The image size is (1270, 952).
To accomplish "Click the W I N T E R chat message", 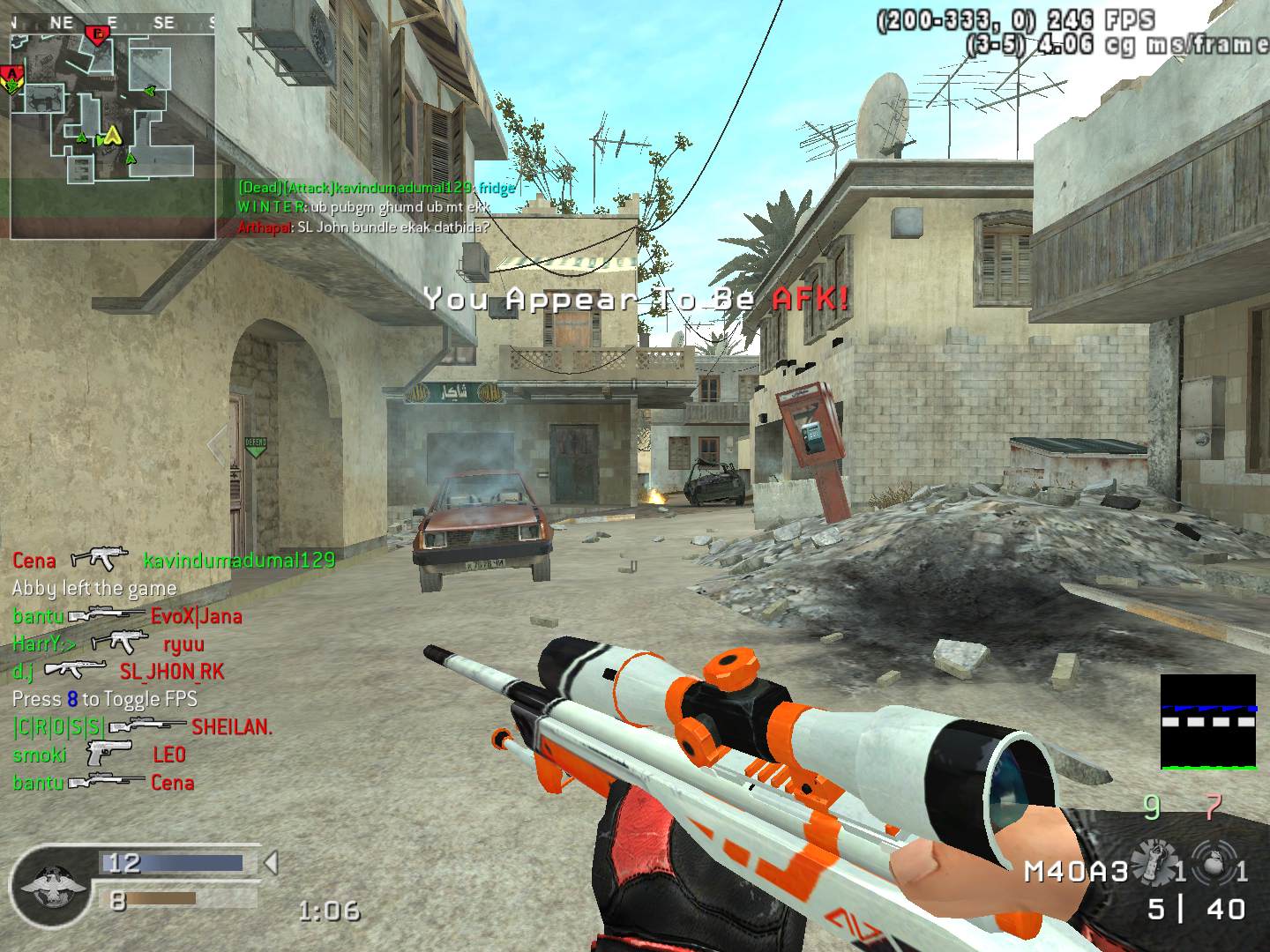I will pyautogui.click(x=363, y=207).
